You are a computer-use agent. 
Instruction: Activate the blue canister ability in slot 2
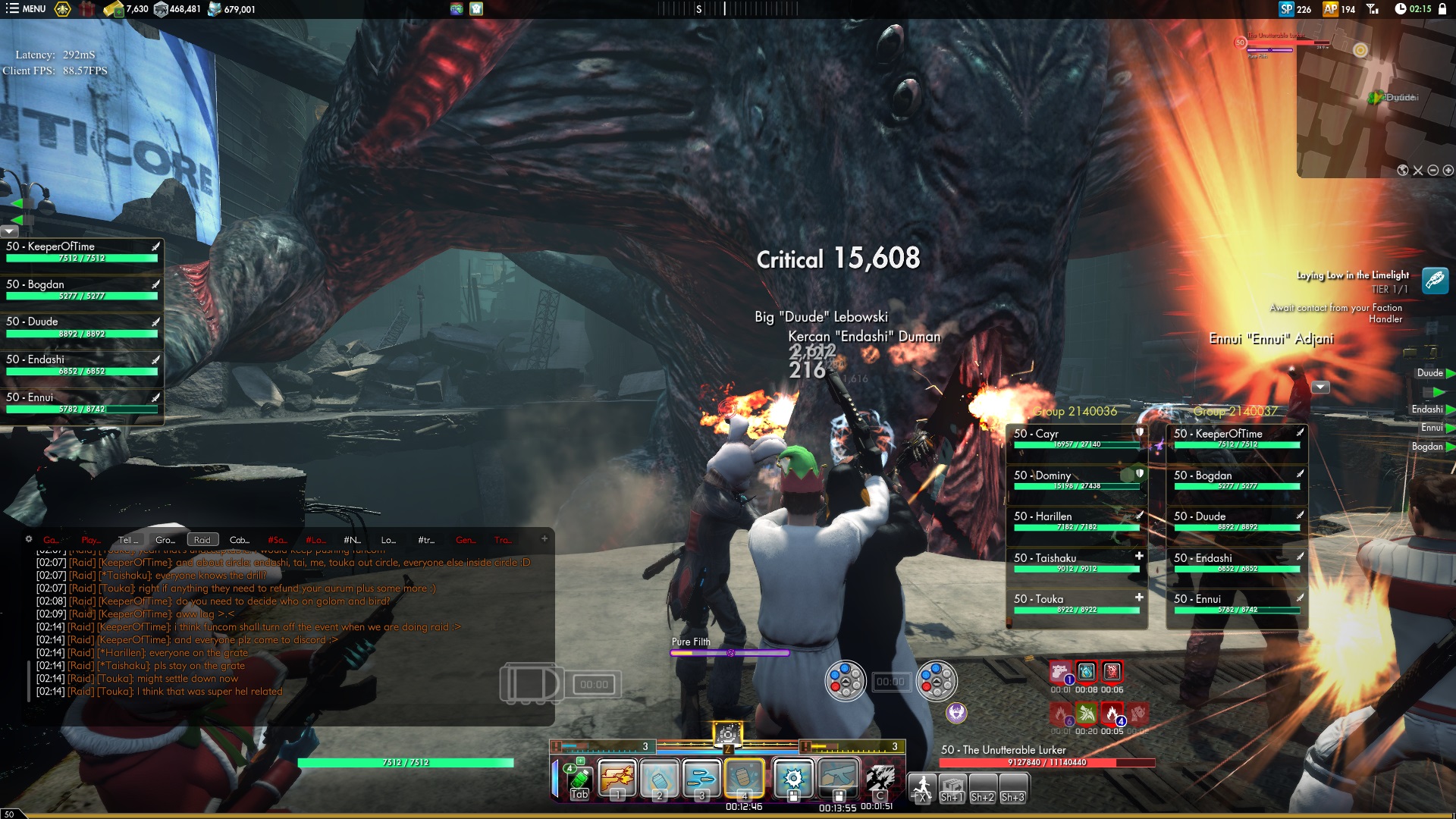659,778
